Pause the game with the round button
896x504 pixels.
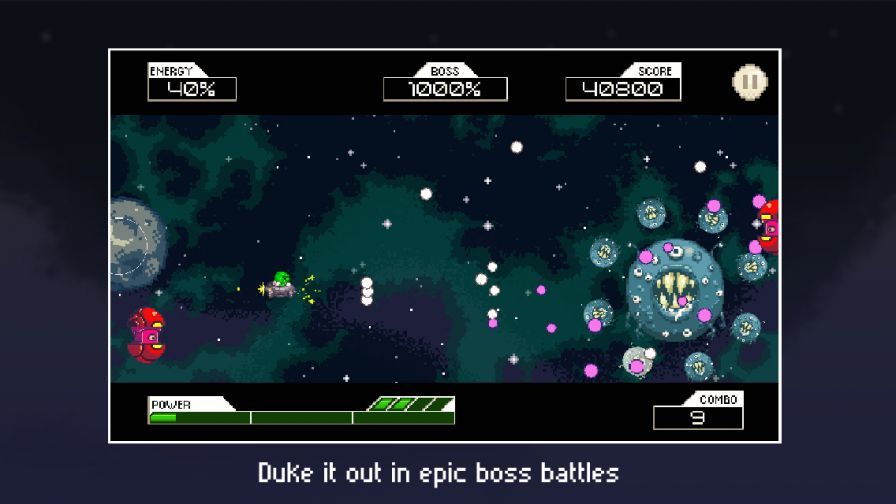click(749, 81)
